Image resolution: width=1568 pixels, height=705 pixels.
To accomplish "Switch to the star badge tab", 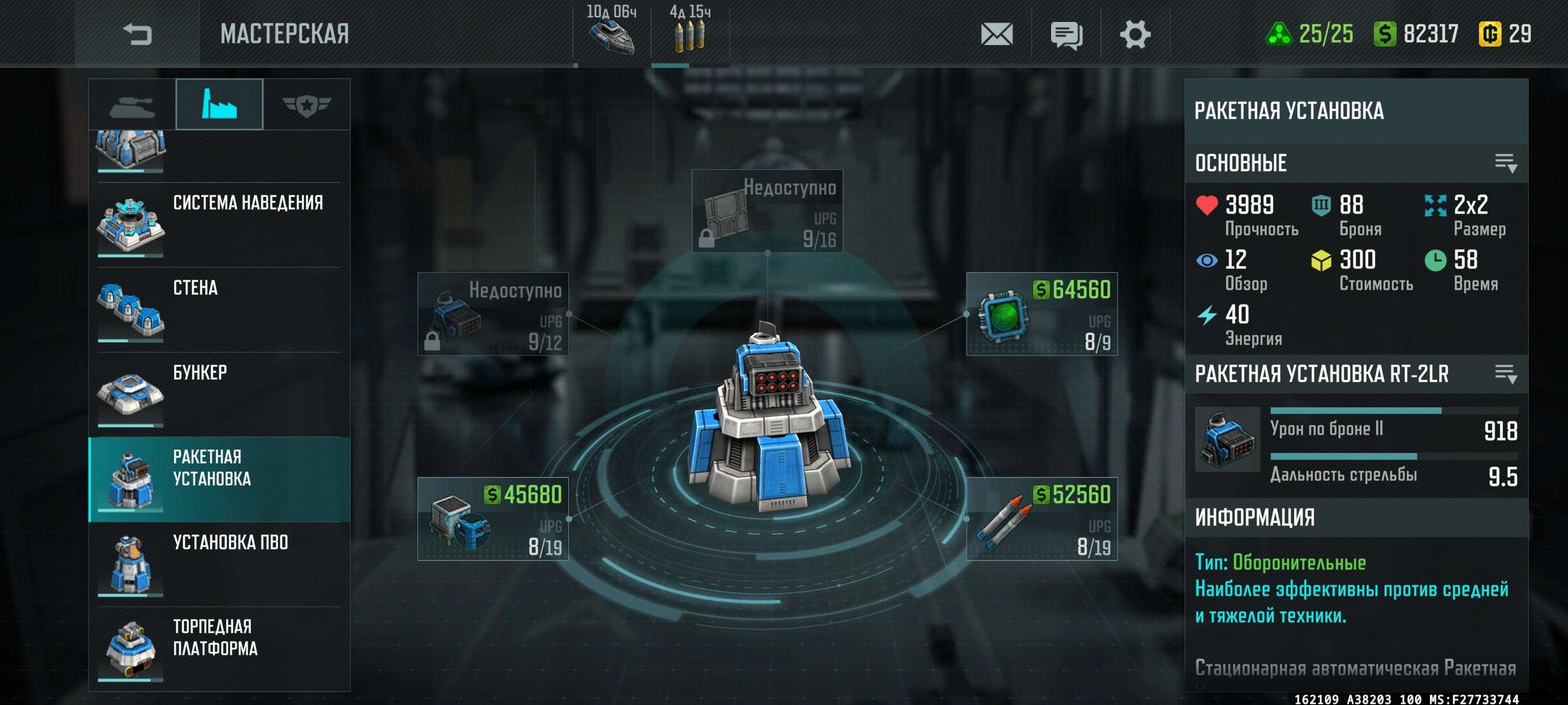I will pos(306,106).
